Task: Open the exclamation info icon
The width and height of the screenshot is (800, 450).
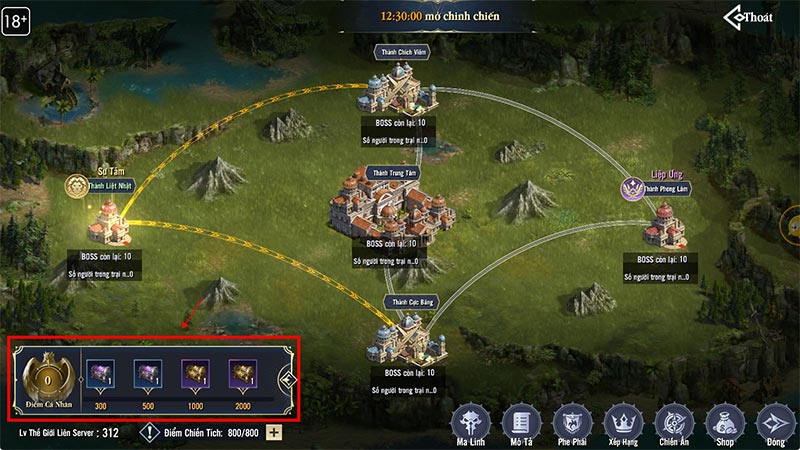Action: 148,432
